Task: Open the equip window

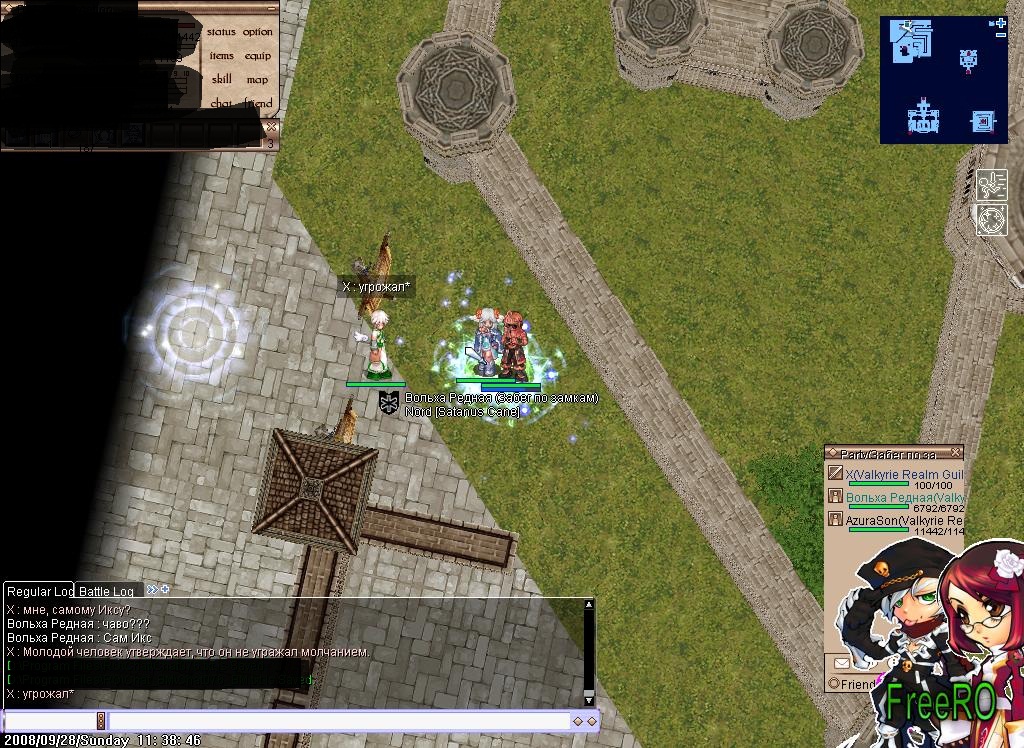Action: [x=258, y=56]
